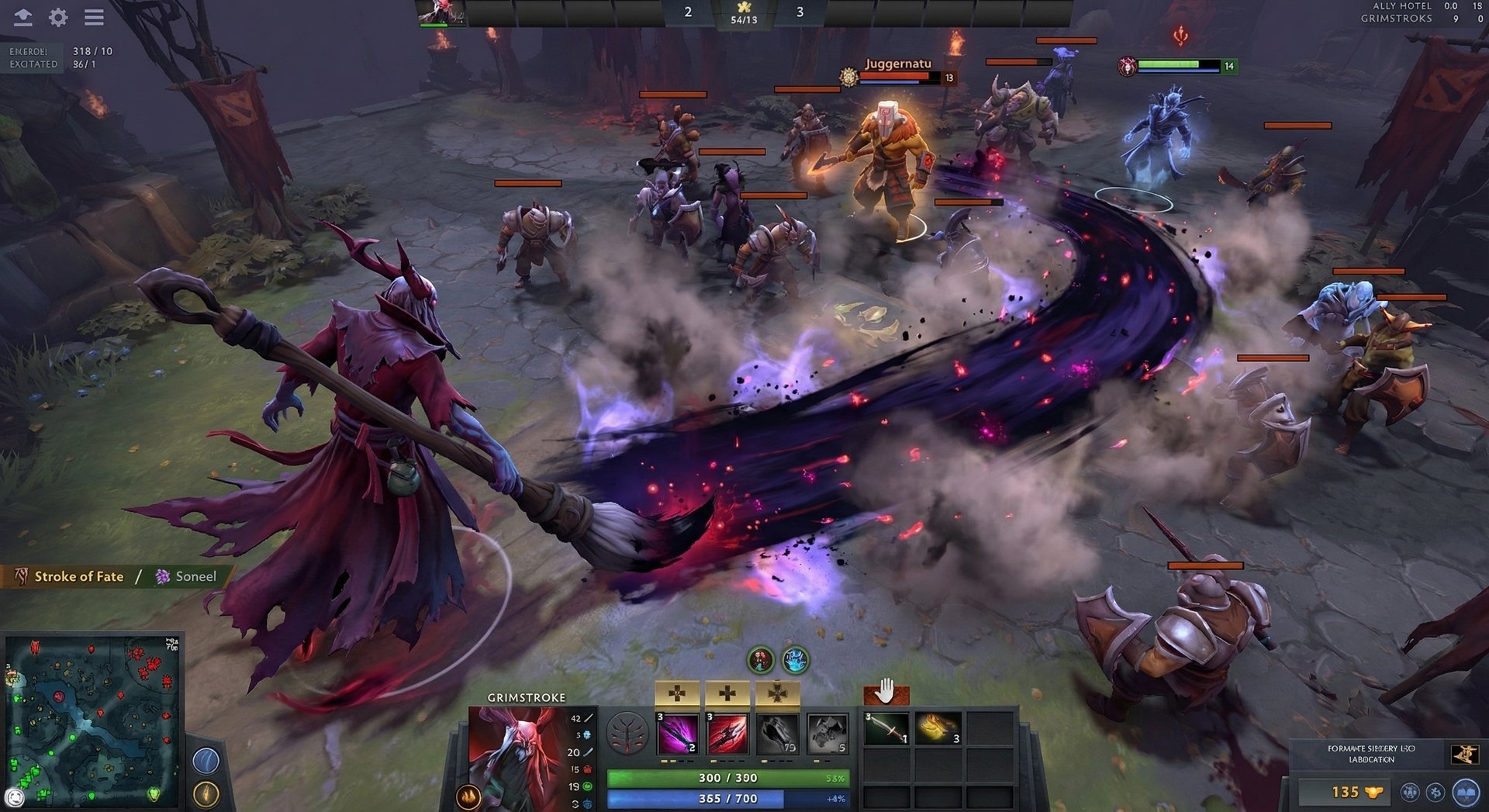Open the talent tree icon beside abilities
This screenshot has width=1489, height=812.
(x=626, y=734)
